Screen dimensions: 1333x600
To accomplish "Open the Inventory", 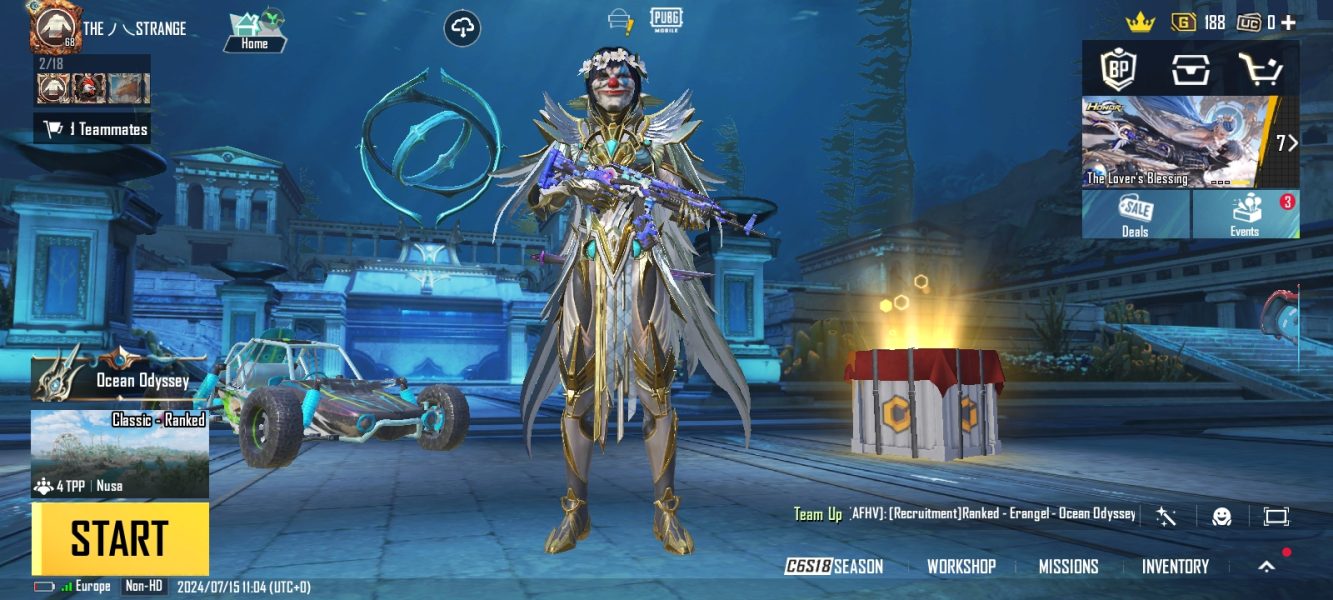I will 1175,567.
